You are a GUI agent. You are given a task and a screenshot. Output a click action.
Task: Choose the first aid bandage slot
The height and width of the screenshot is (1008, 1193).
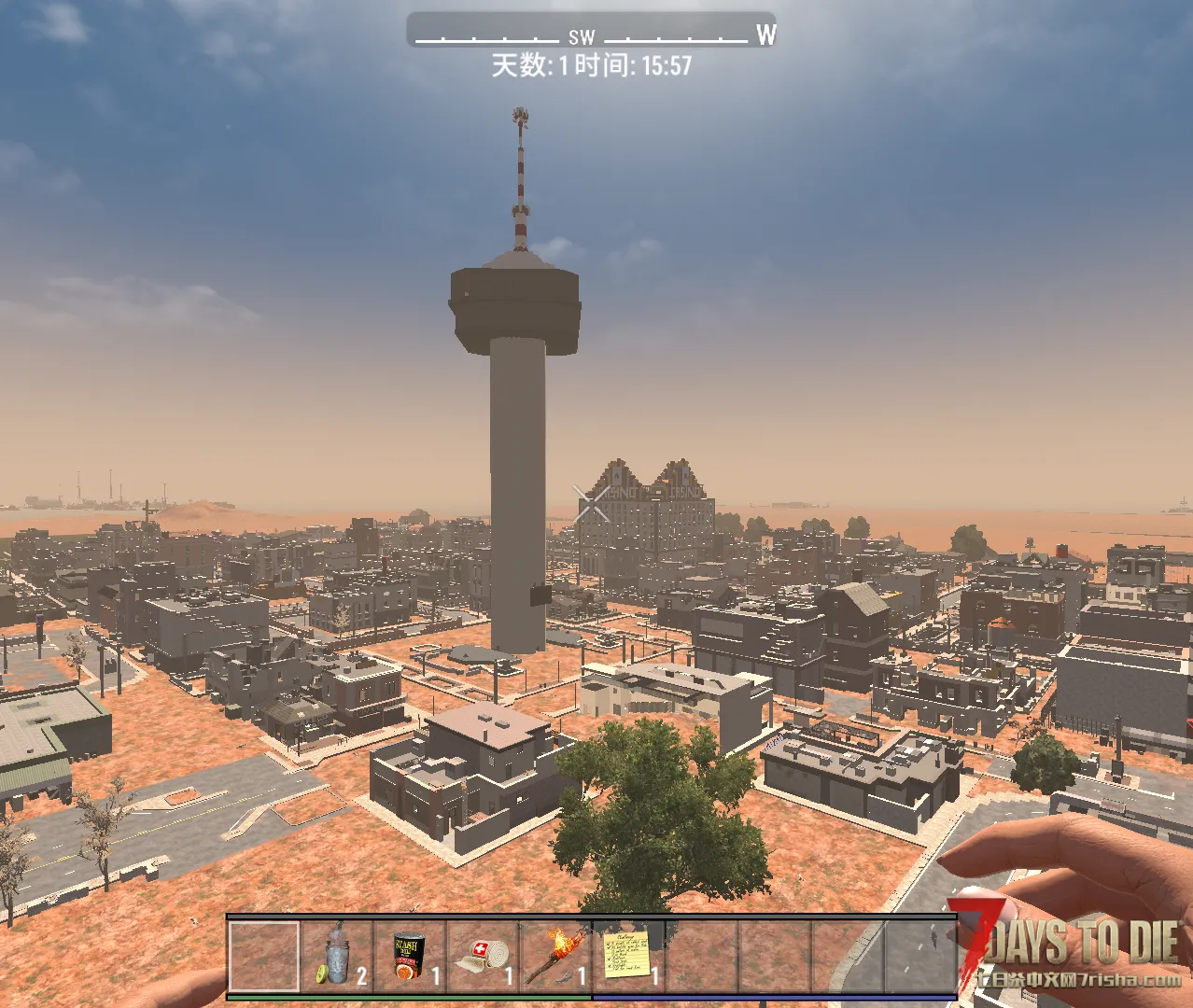click(483, 955)
